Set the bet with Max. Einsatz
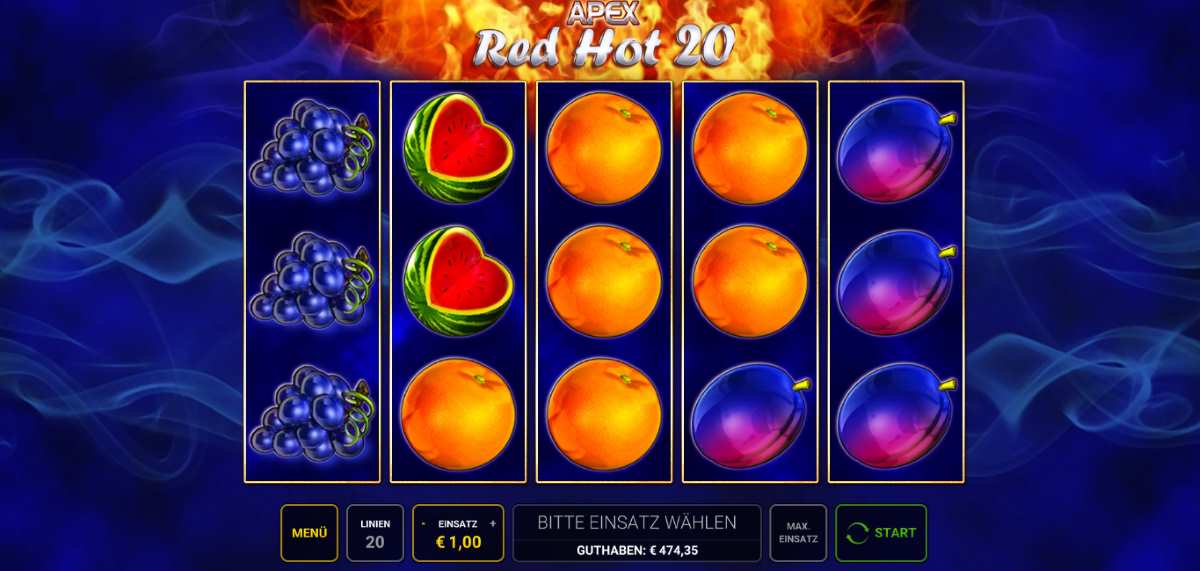The image size is (1200, 571). click(x=798, y=533)
